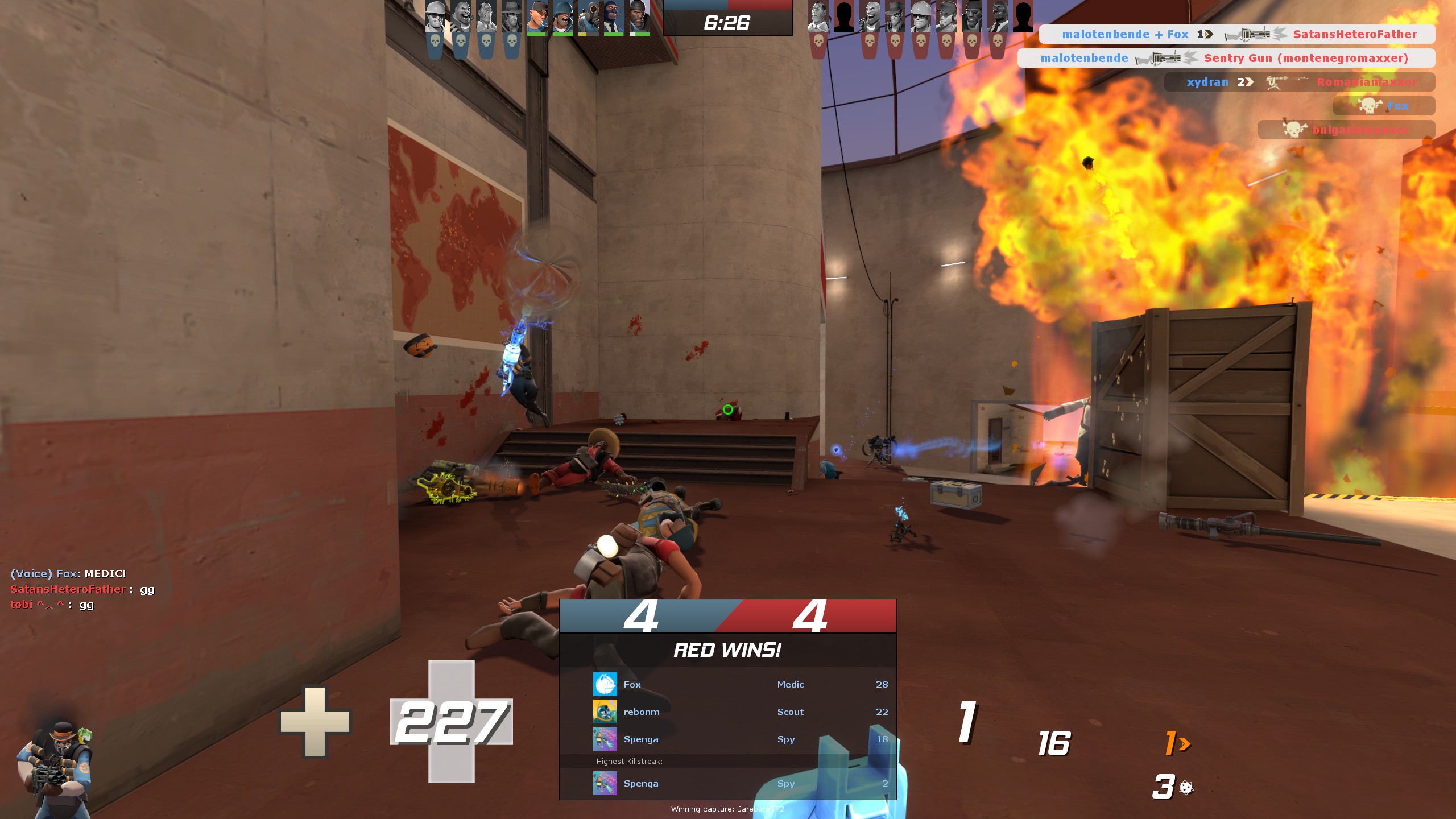Viewport: 1456px width, 819px height.
Task: Click xydran's kill feed entry
Action: 1300,82
